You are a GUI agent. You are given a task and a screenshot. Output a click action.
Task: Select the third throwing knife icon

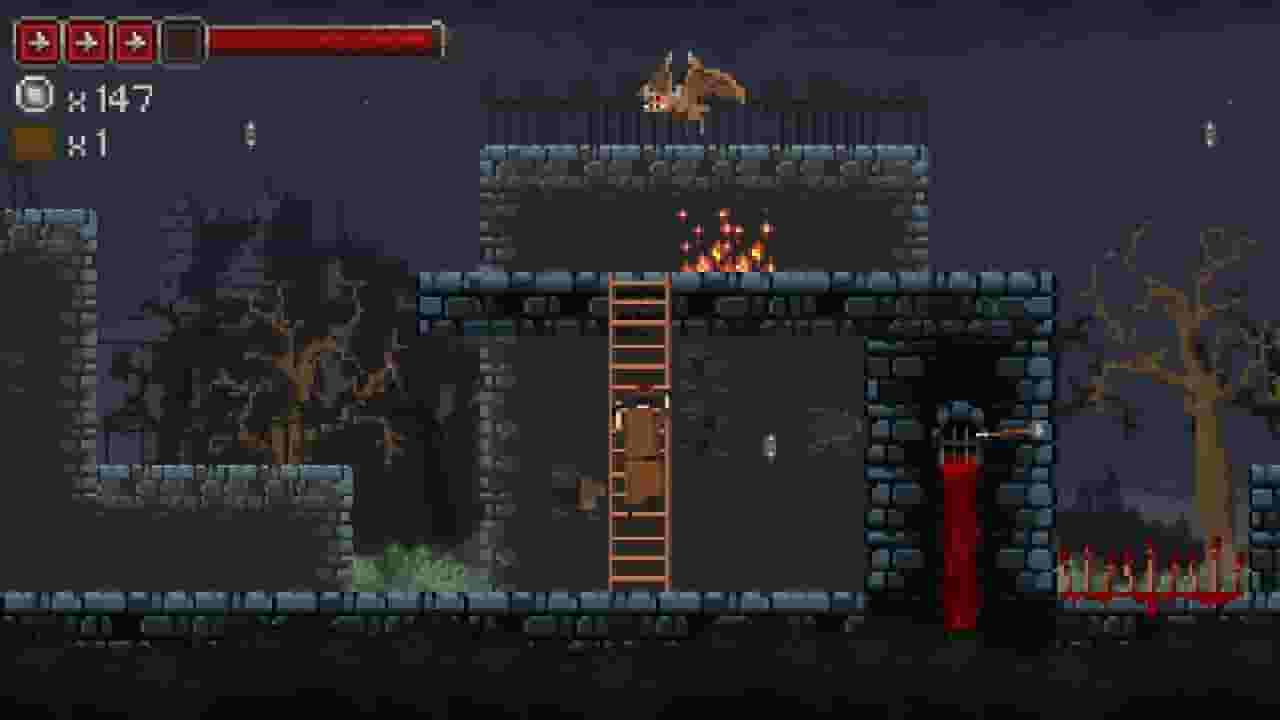click(135, 42)
